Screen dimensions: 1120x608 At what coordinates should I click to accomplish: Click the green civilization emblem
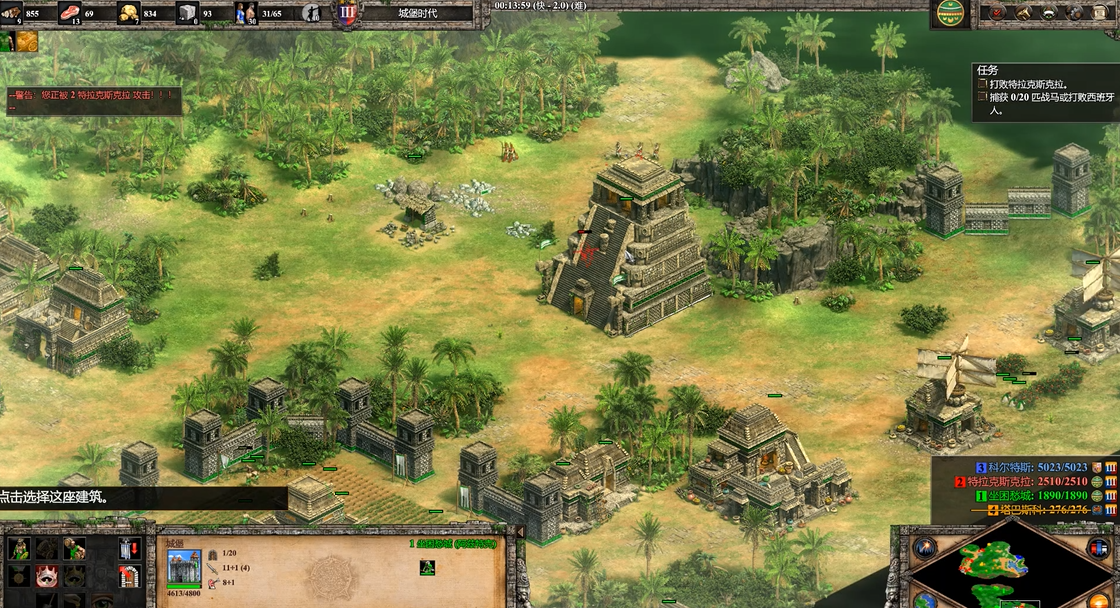pyautogui.click(x=950, y=13)
